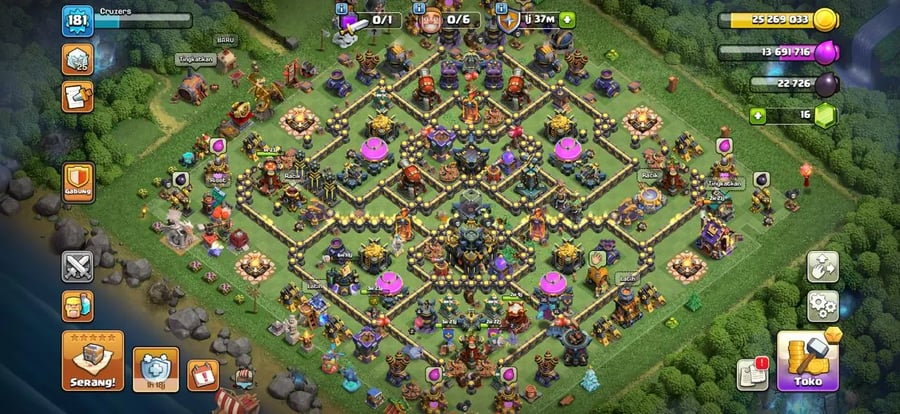The height and width of the screenshot is (414, 900).
Task: Open the orange scroll icon button
Action: pos(77,96)
